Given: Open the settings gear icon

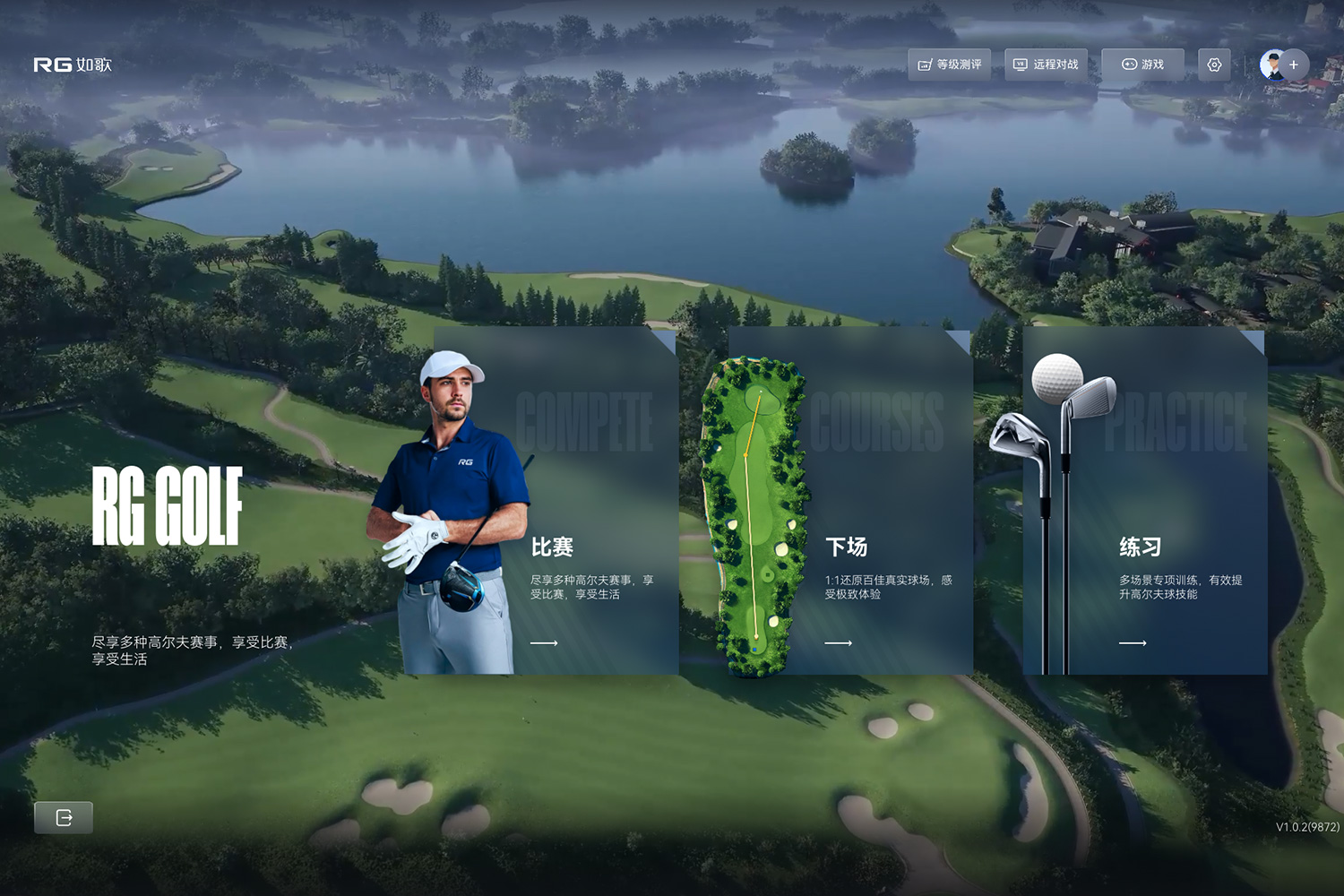Looking at the screenshot, I should (x=1214, y=65).
